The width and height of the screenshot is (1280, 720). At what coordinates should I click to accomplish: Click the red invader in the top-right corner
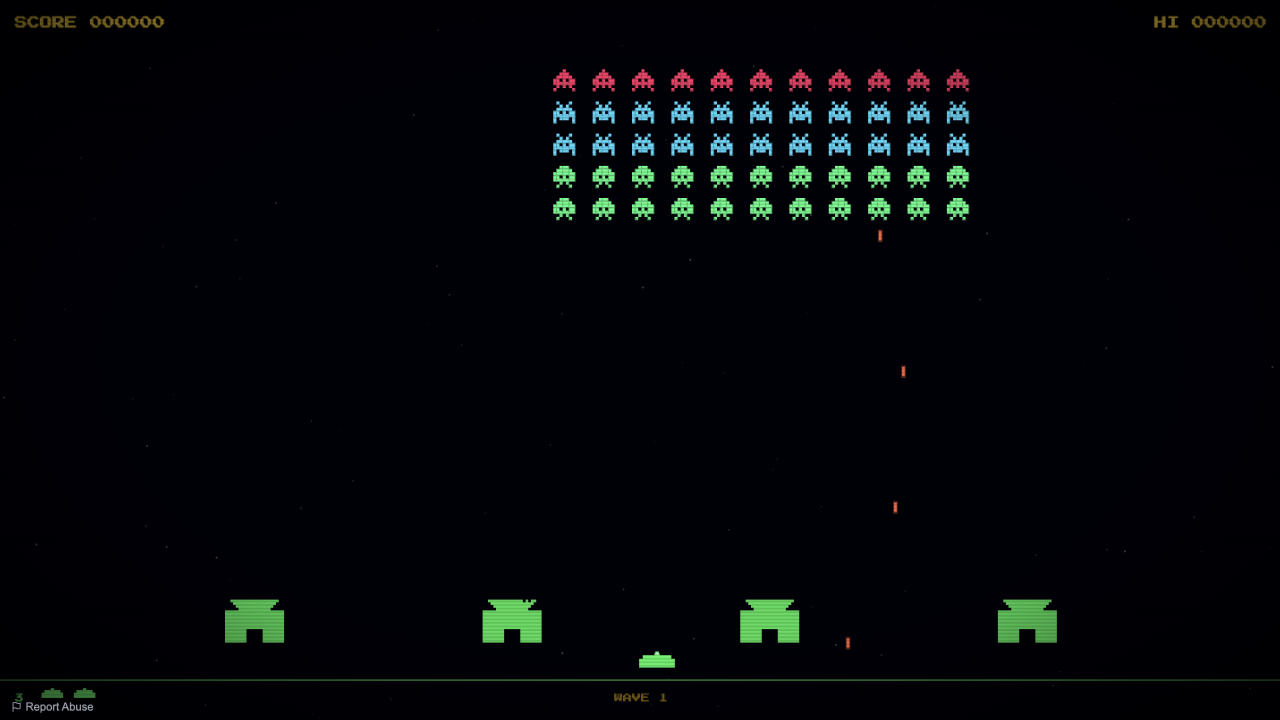pos(957,80)
